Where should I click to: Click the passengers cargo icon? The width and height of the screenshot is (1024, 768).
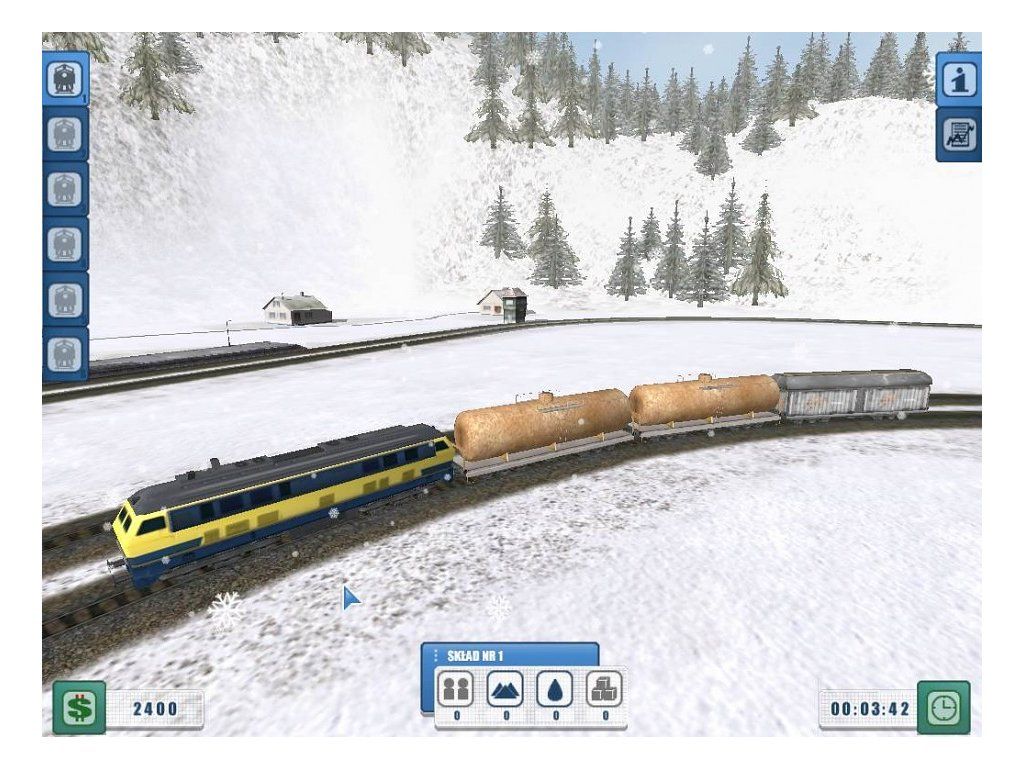tap(455, 689)
